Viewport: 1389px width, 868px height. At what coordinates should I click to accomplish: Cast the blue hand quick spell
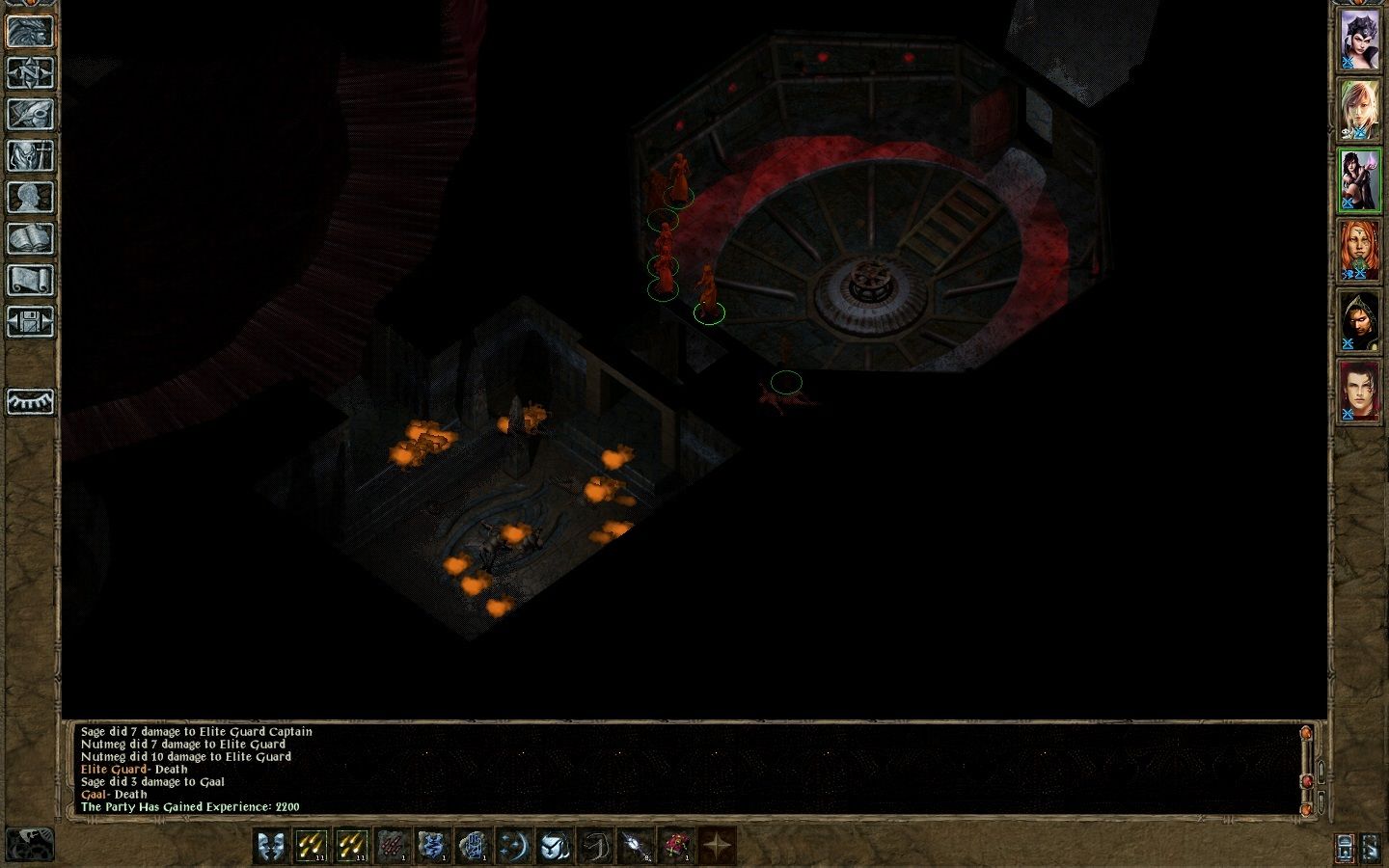[474, 846]
